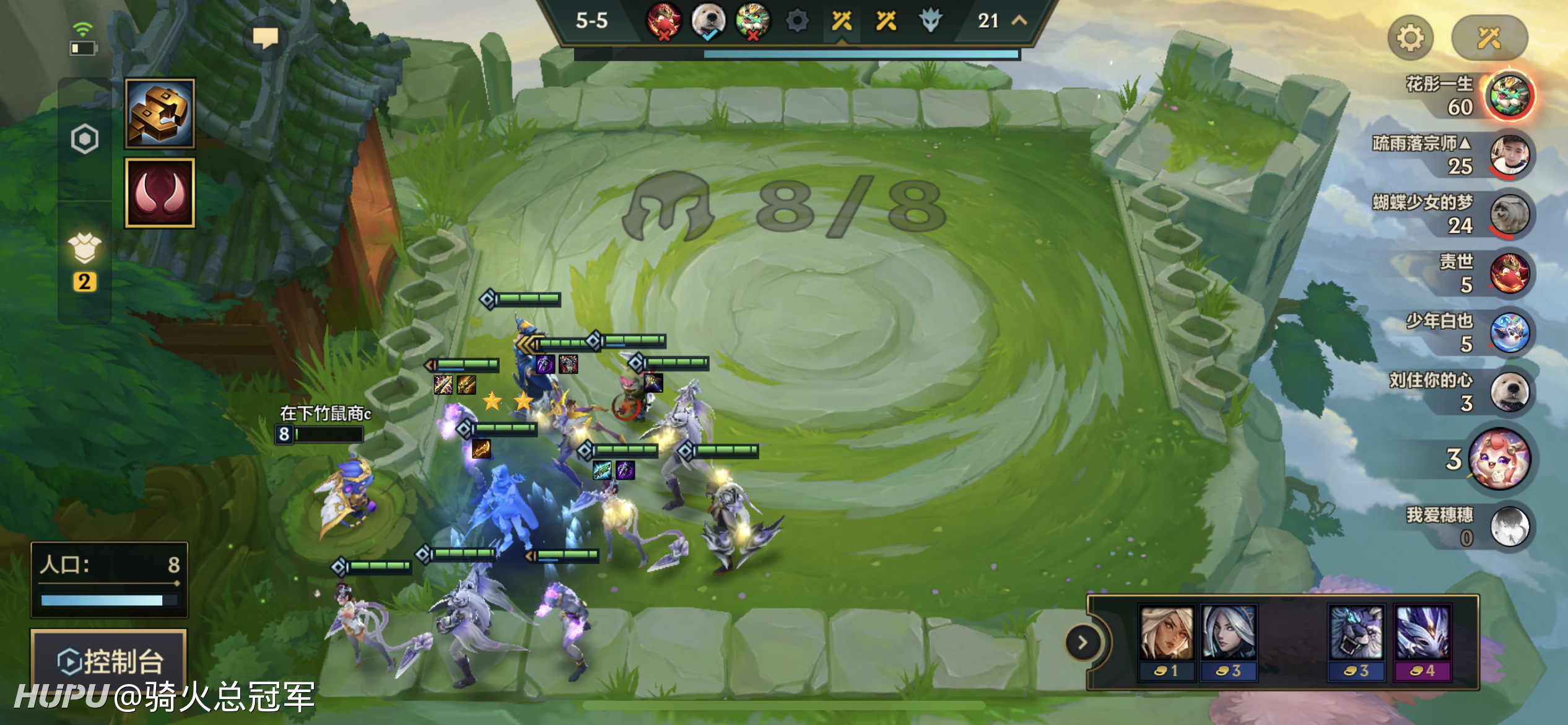Select player 蝴蝶少女的梦 with 24 health
This screenshot has width=1568, height=725.
point(1510,214)
